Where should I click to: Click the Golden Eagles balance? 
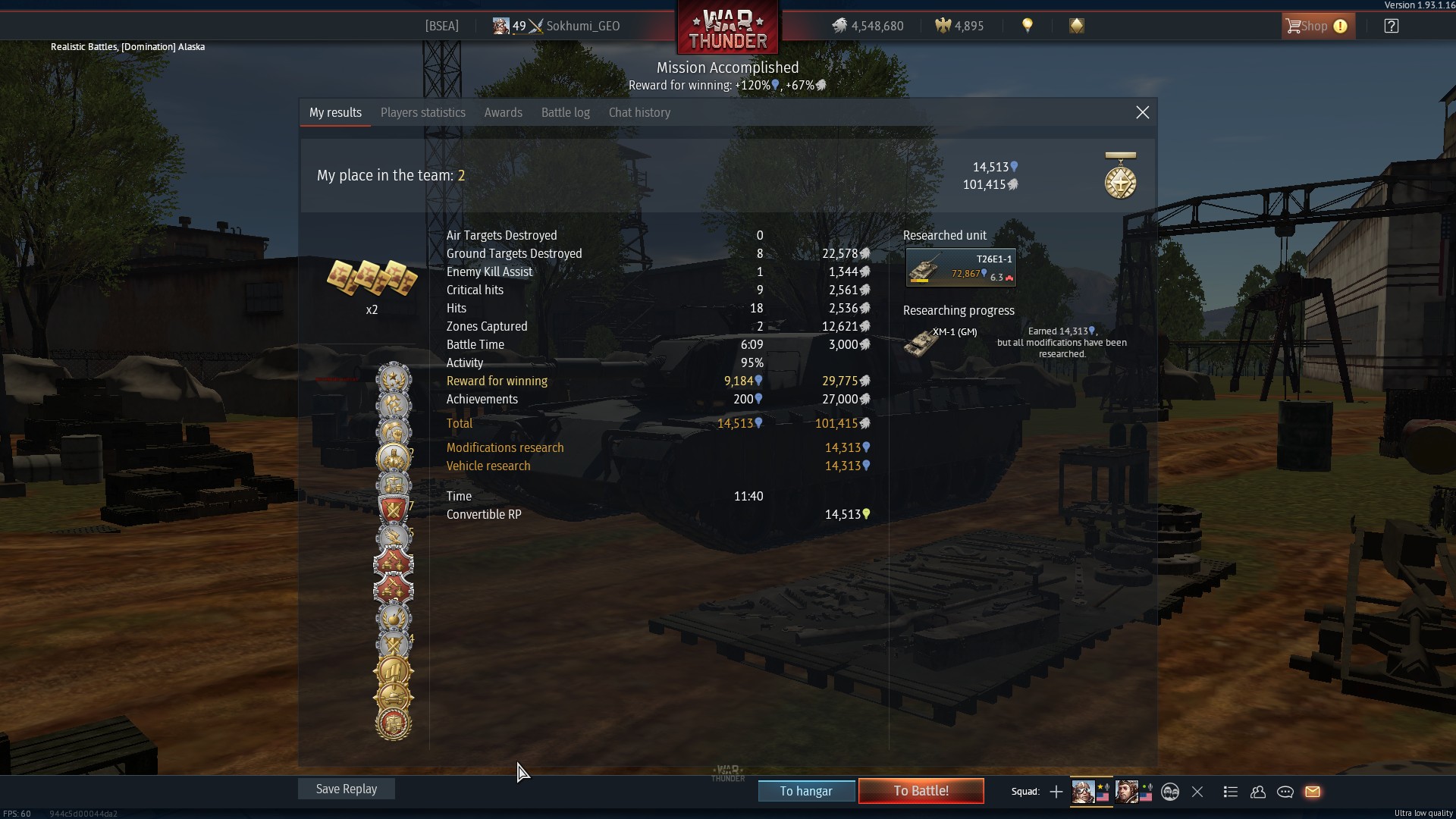click(959, 26)
